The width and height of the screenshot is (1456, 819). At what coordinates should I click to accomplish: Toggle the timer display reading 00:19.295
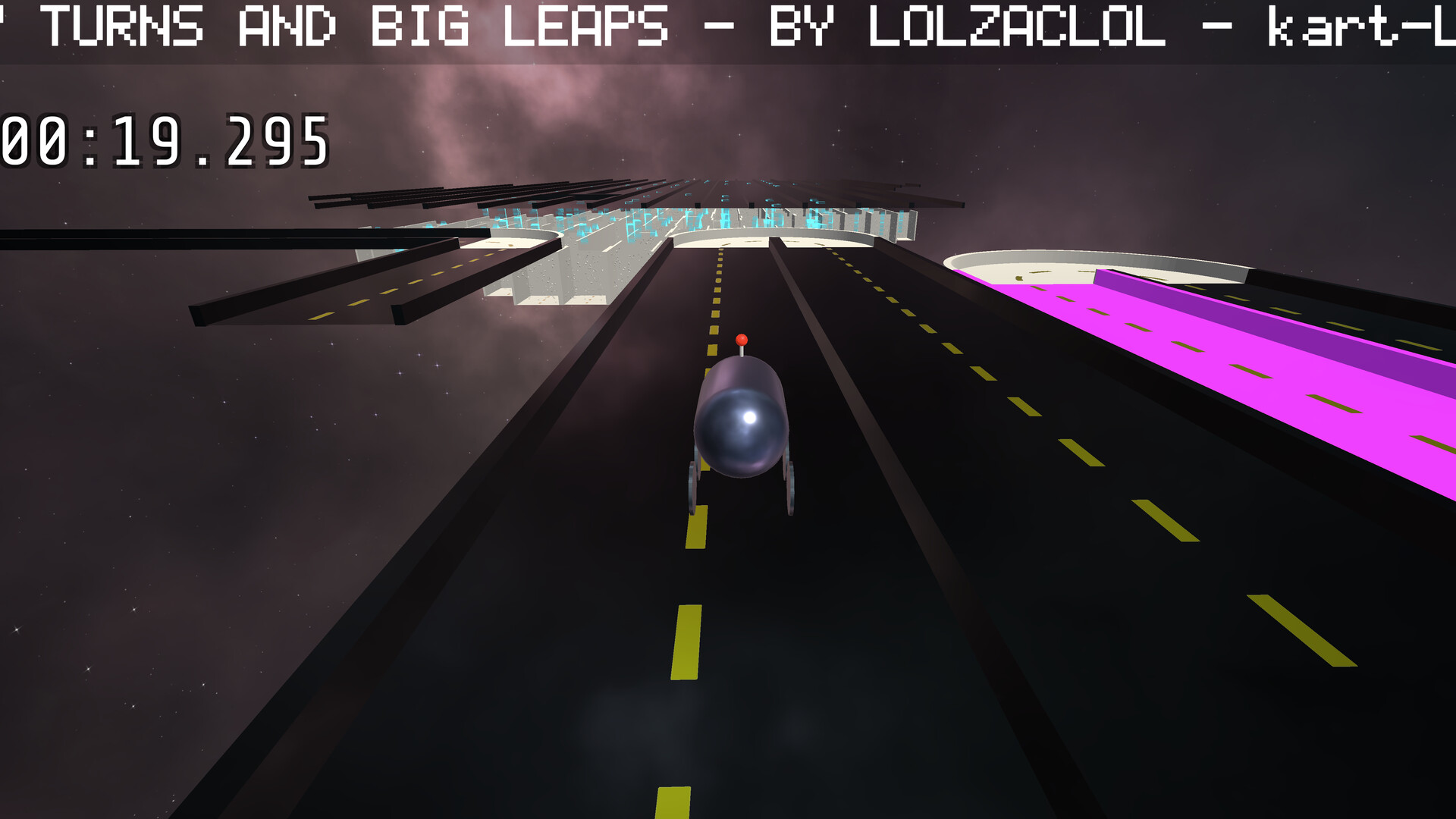coord(163,140)
